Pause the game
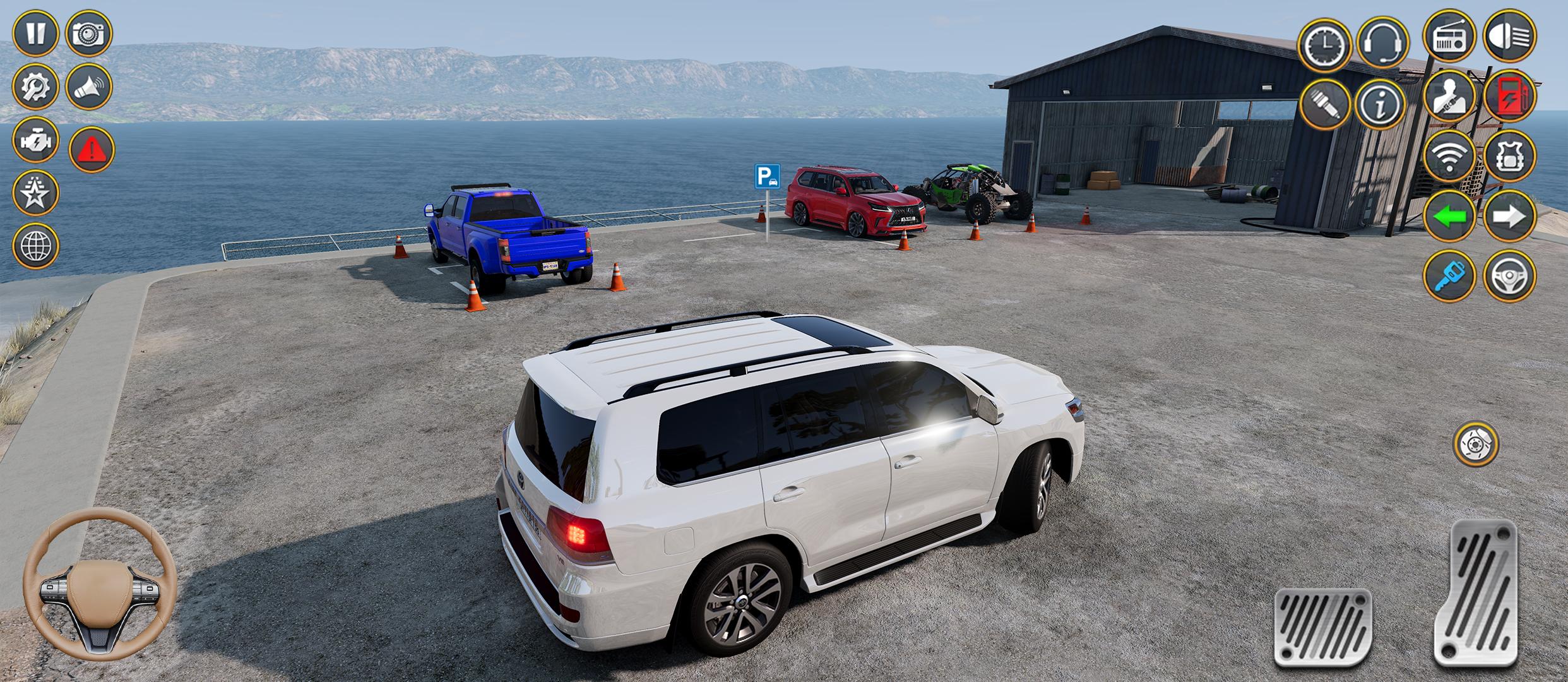 36,33
